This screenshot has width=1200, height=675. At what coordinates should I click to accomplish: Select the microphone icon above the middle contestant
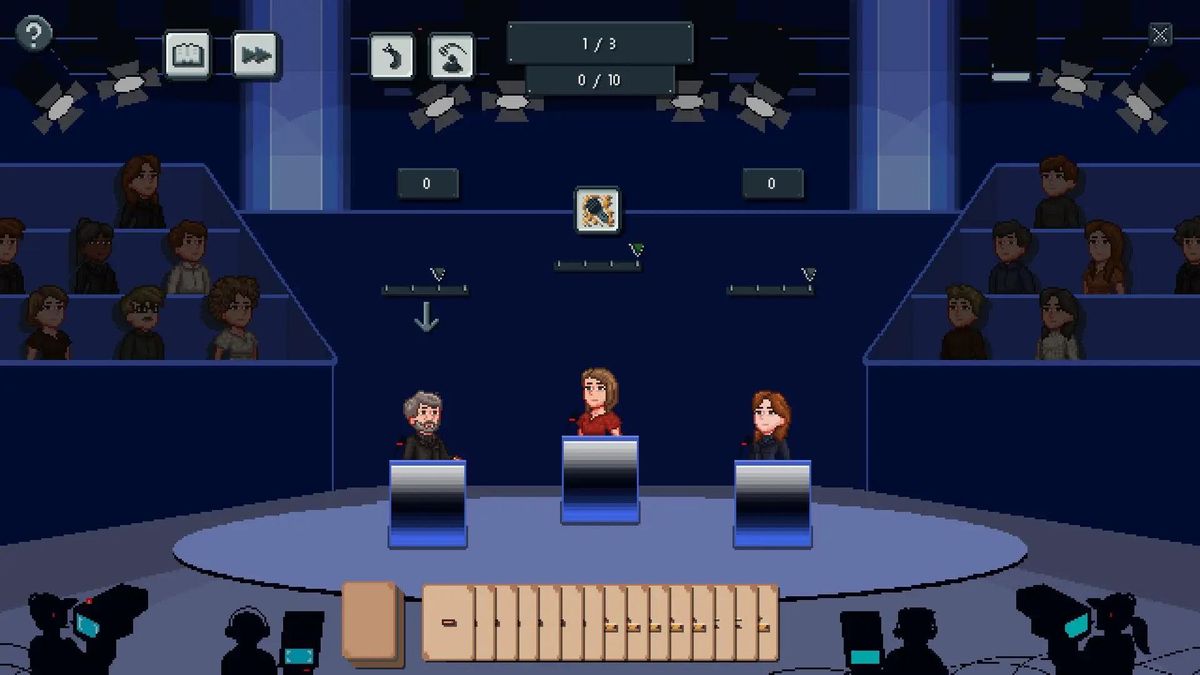click(x=598, y=210)
